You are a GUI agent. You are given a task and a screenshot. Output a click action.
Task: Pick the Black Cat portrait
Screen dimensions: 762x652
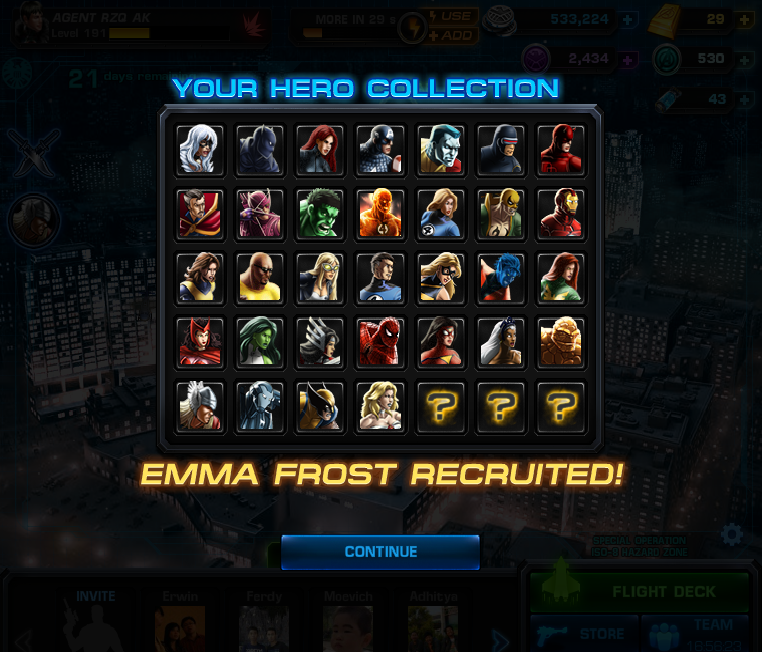[200, 149]
